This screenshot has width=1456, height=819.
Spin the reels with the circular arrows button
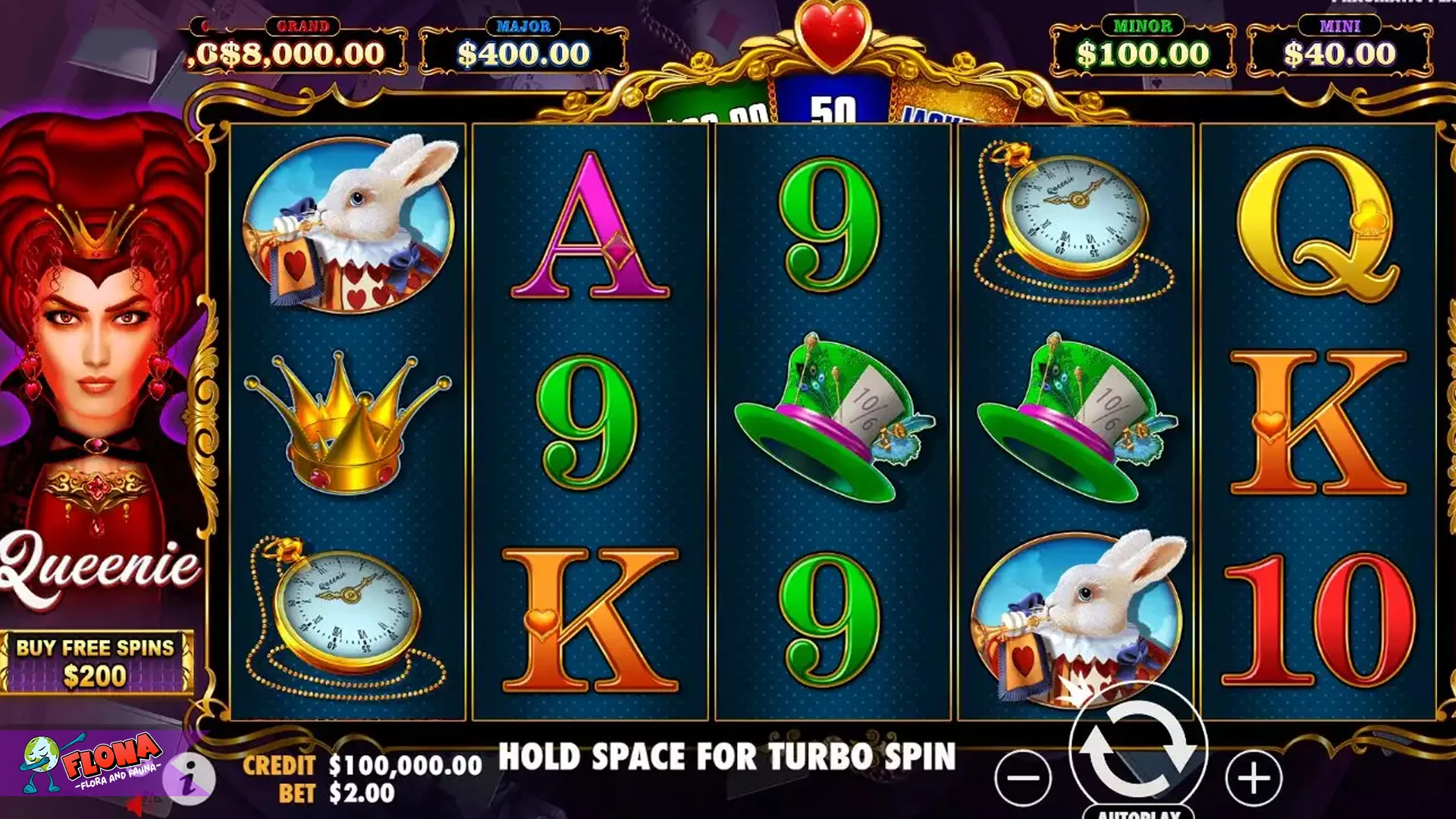[1137, 747]
